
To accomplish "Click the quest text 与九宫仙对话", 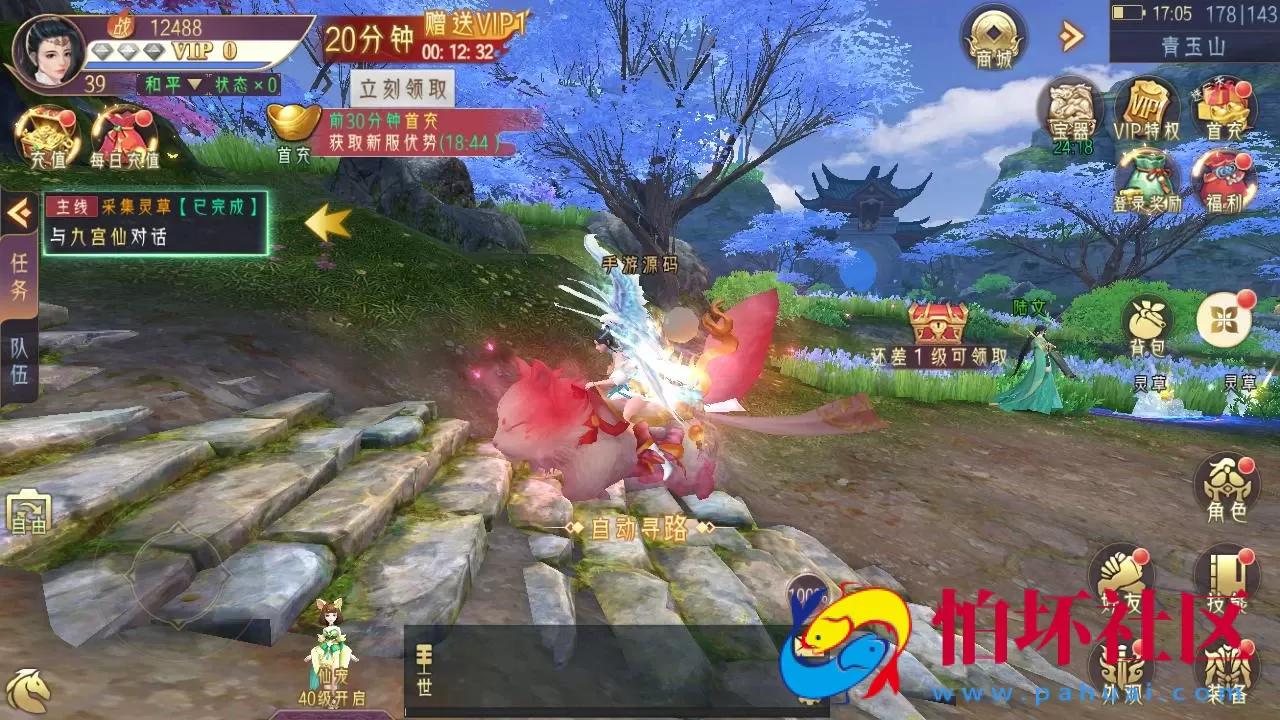I will click(110, 237).
